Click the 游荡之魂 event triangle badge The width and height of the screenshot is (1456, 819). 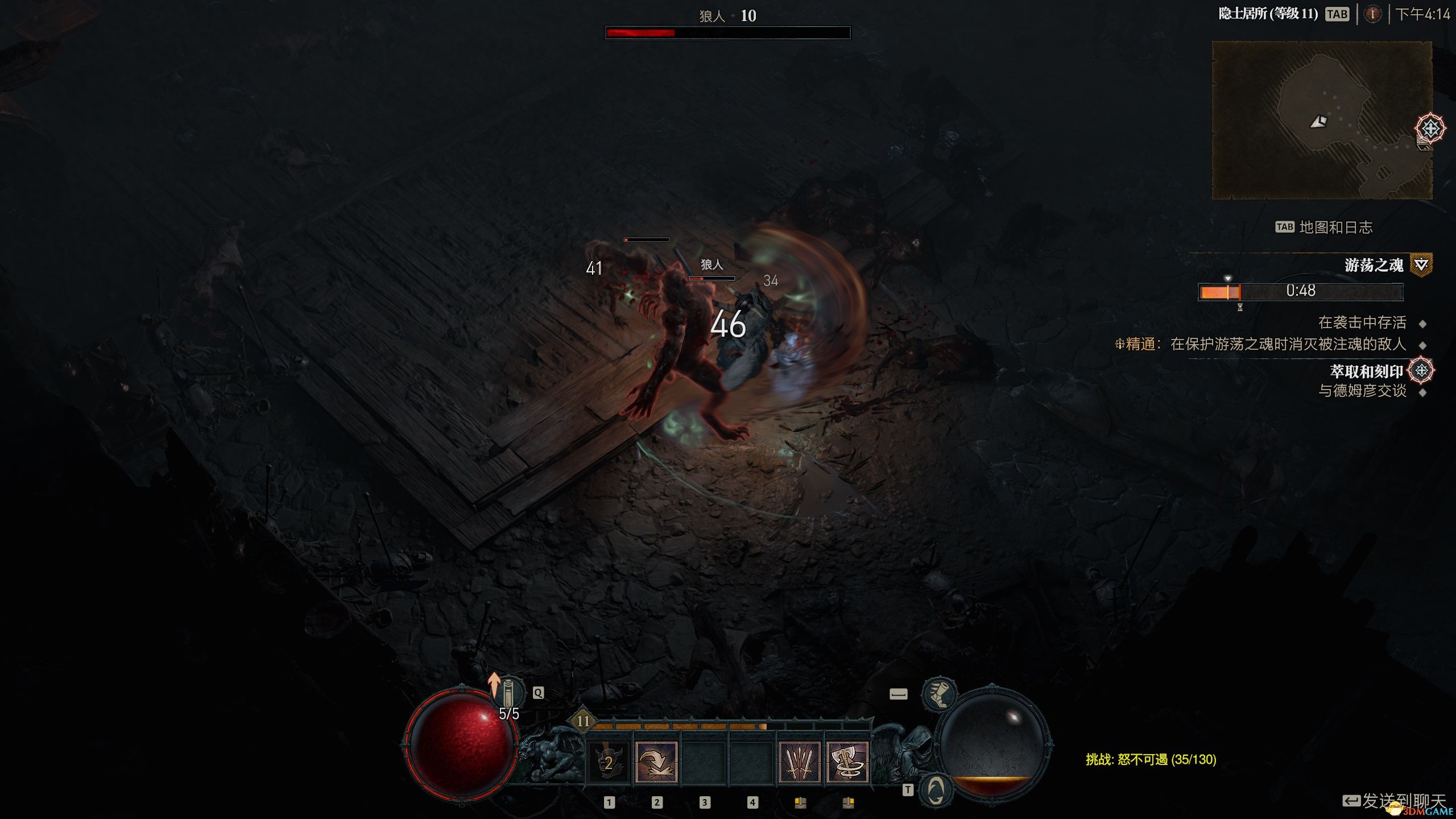[1421, 264]
